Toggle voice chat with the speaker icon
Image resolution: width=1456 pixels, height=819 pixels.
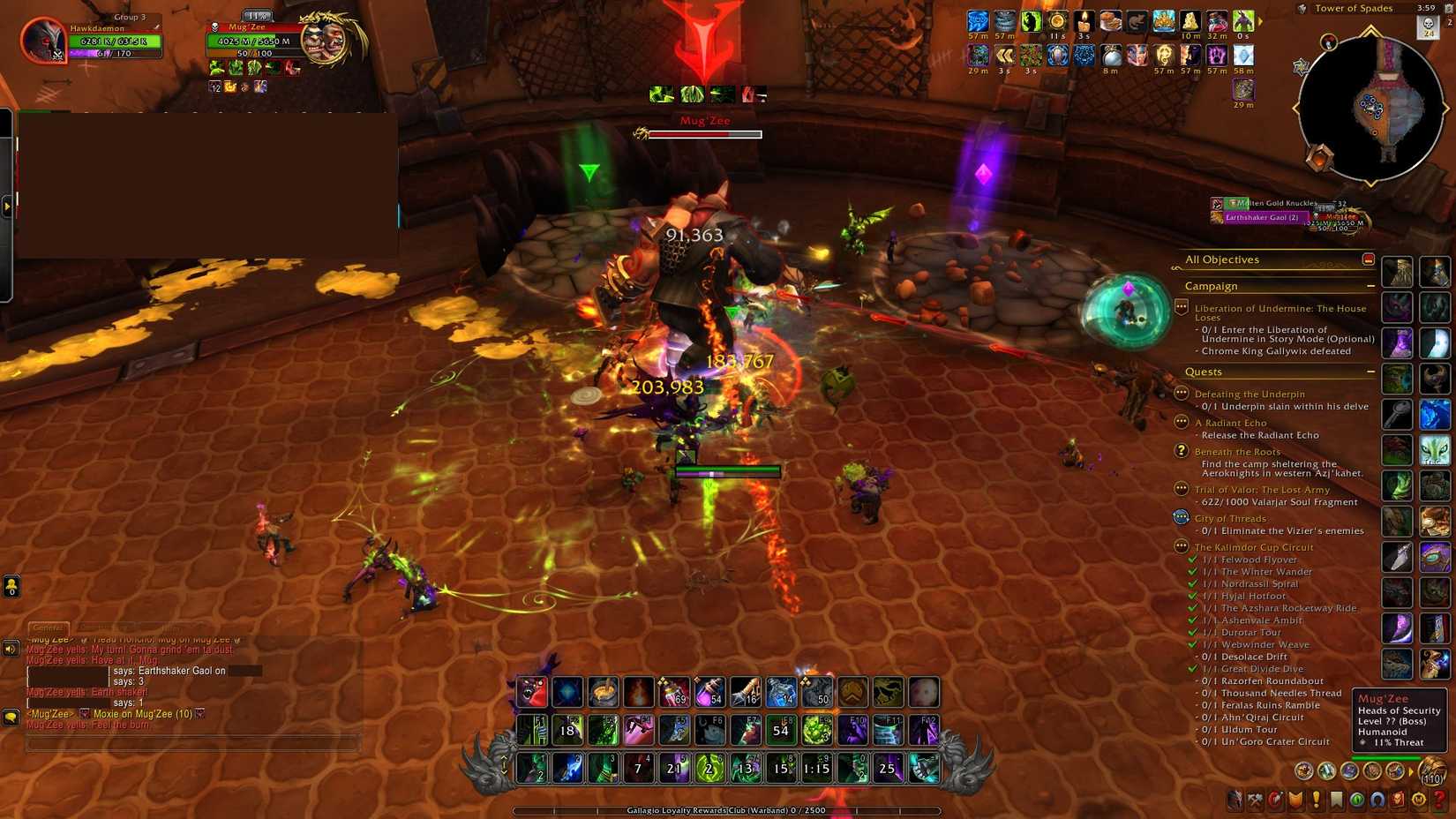pos(10,649)
